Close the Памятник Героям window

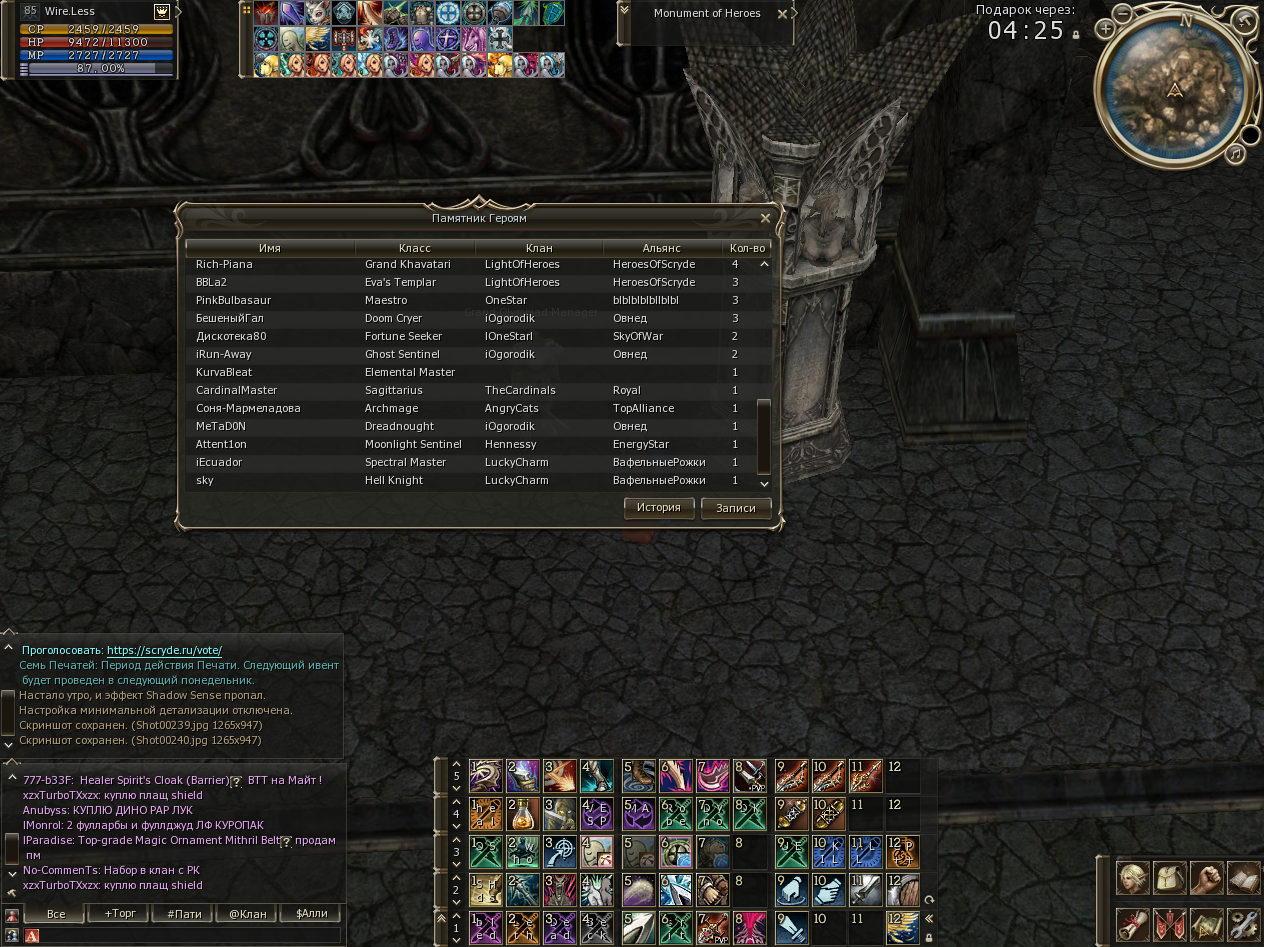(x=765, y=218)
